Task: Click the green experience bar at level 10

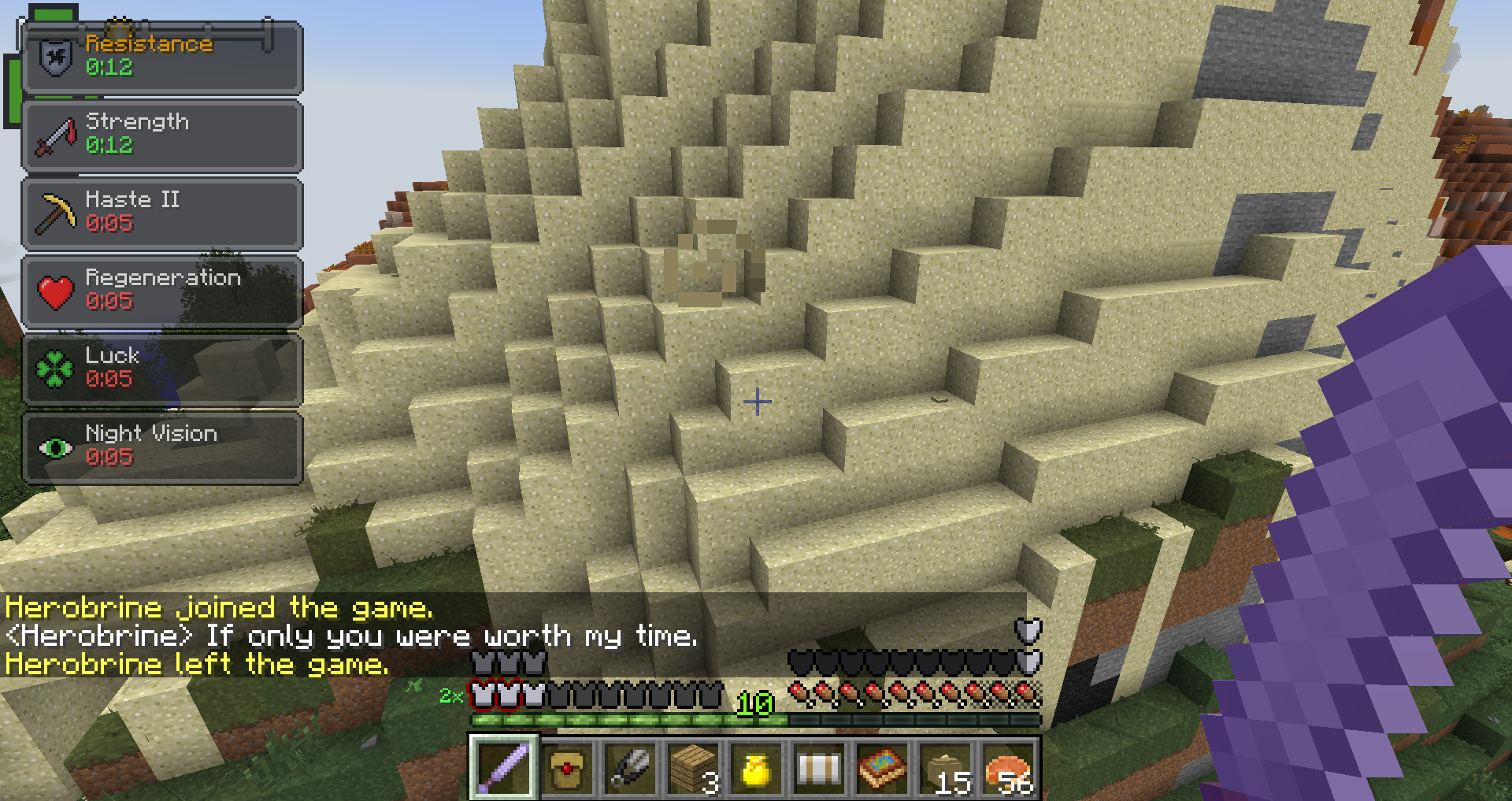Action: click(x=630, y=719)
